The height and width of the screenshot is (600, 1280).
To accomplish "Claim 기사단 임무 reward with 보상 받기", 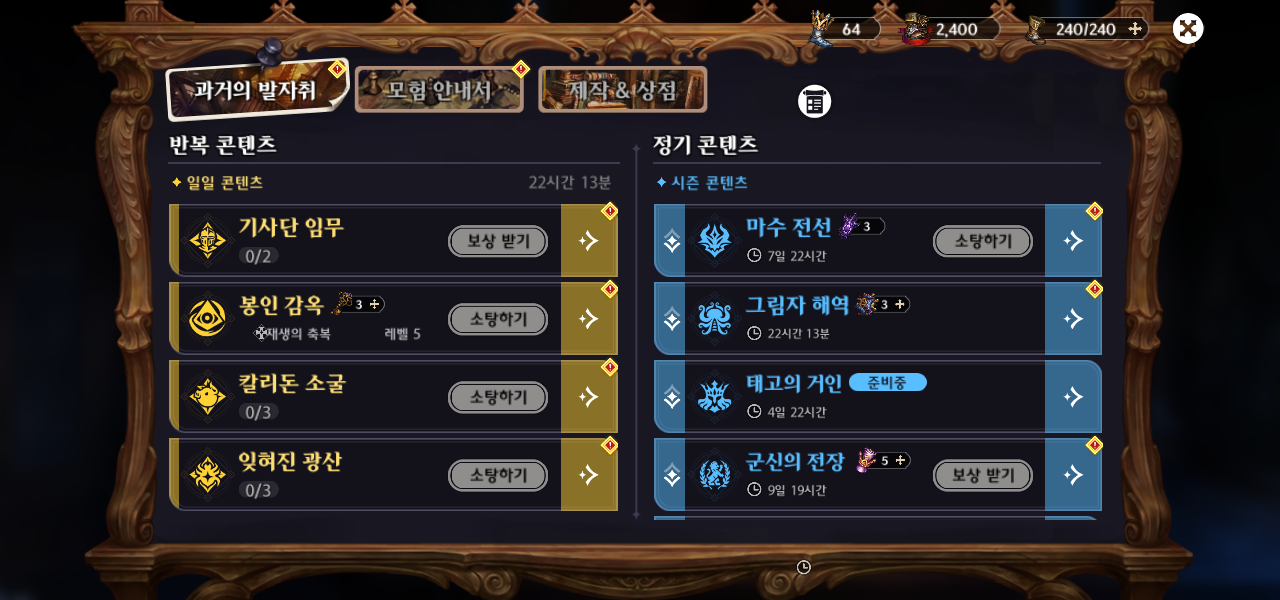I will pyautogui.click(x=497, y=241).
